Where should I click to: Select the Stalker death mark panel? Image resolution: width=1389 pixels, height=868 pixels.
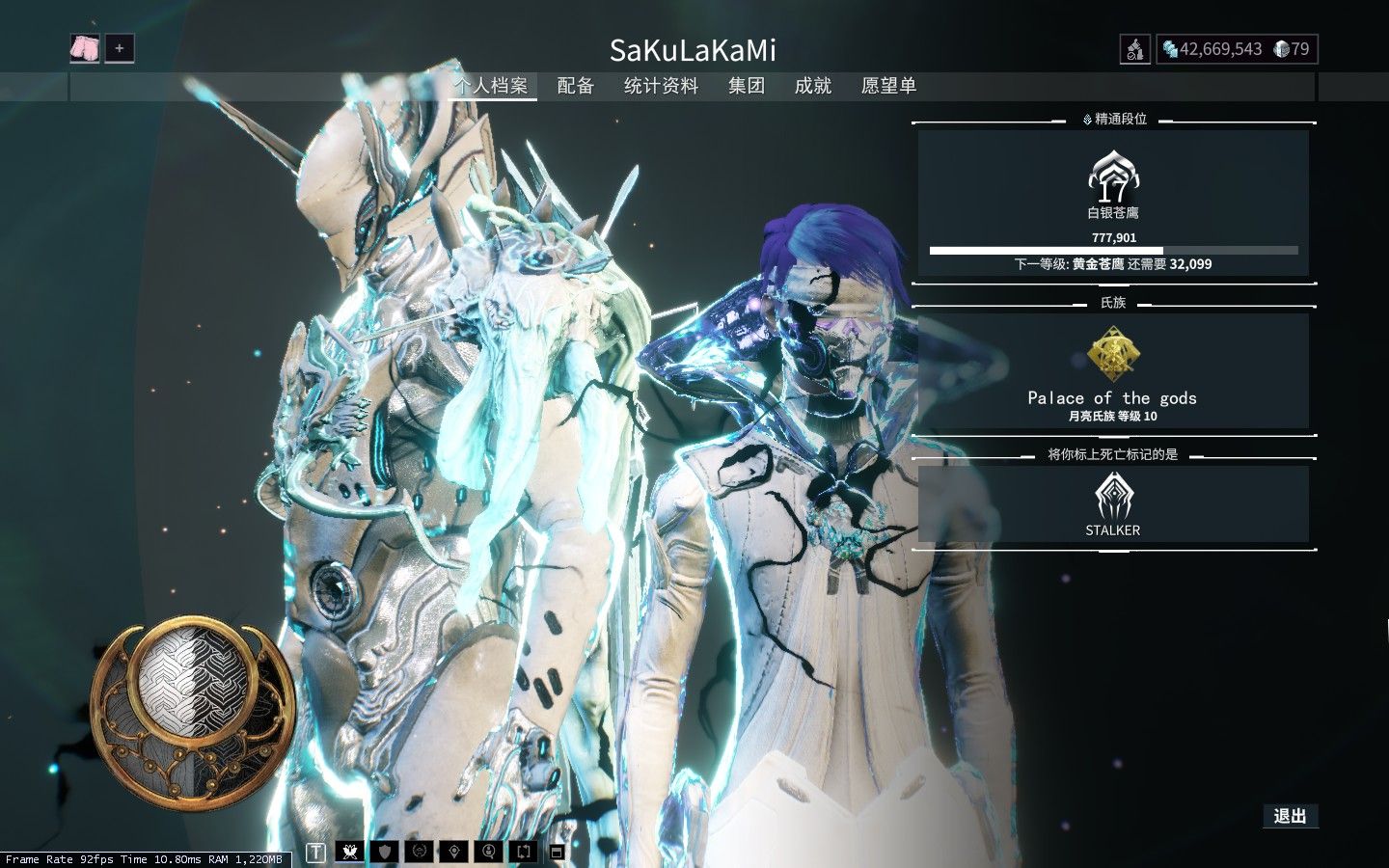1113,503
